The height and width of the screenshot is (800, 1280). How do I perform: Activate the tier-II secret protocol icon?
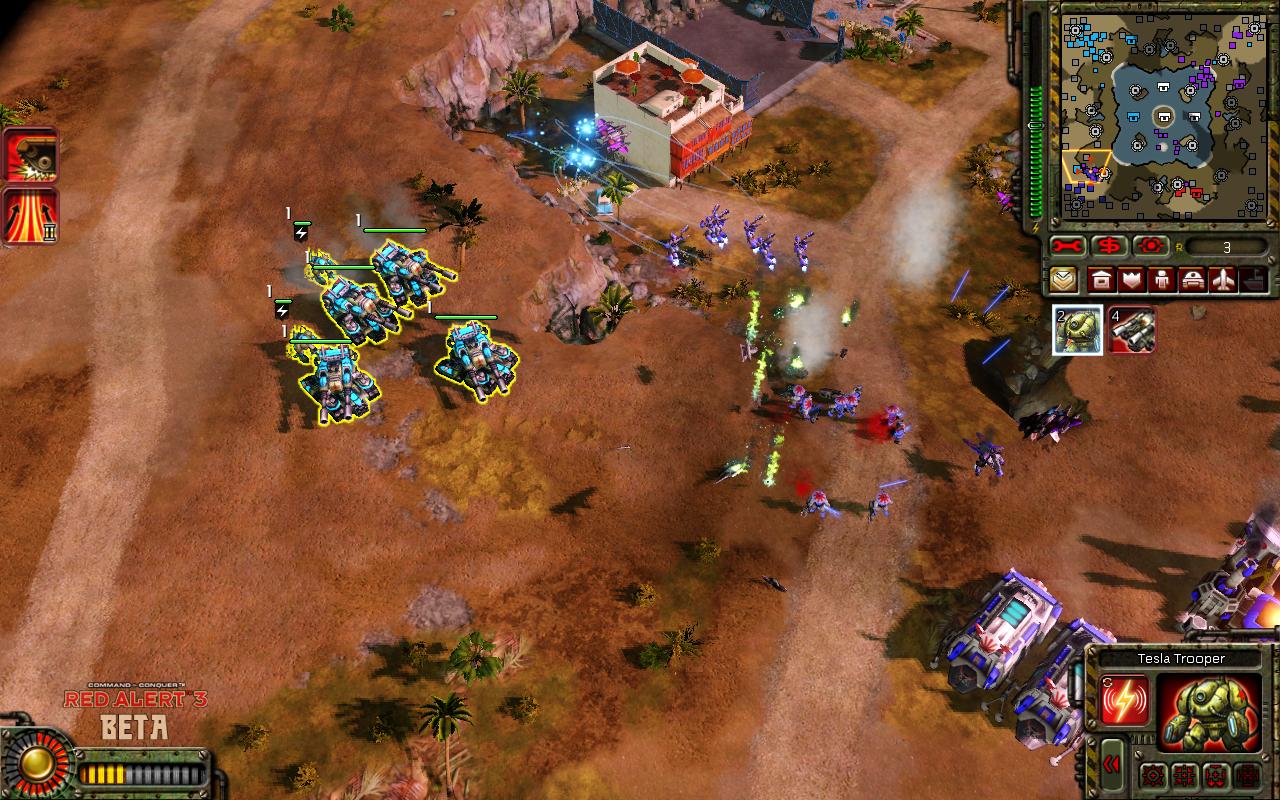(27, 213)
